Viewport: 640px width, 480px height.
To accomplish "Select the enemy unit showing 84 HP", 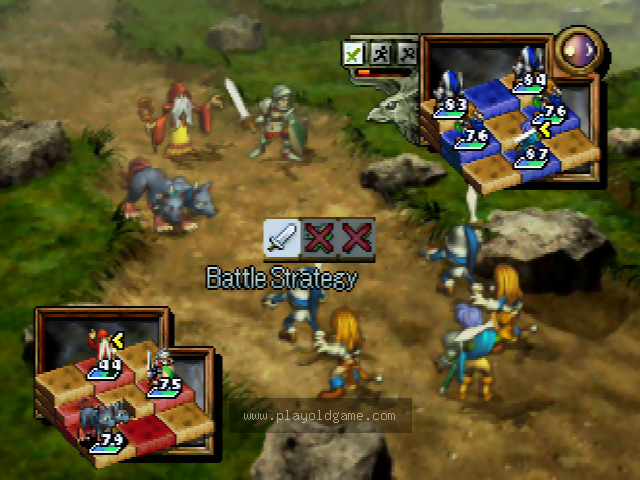I will pos(527,65).
